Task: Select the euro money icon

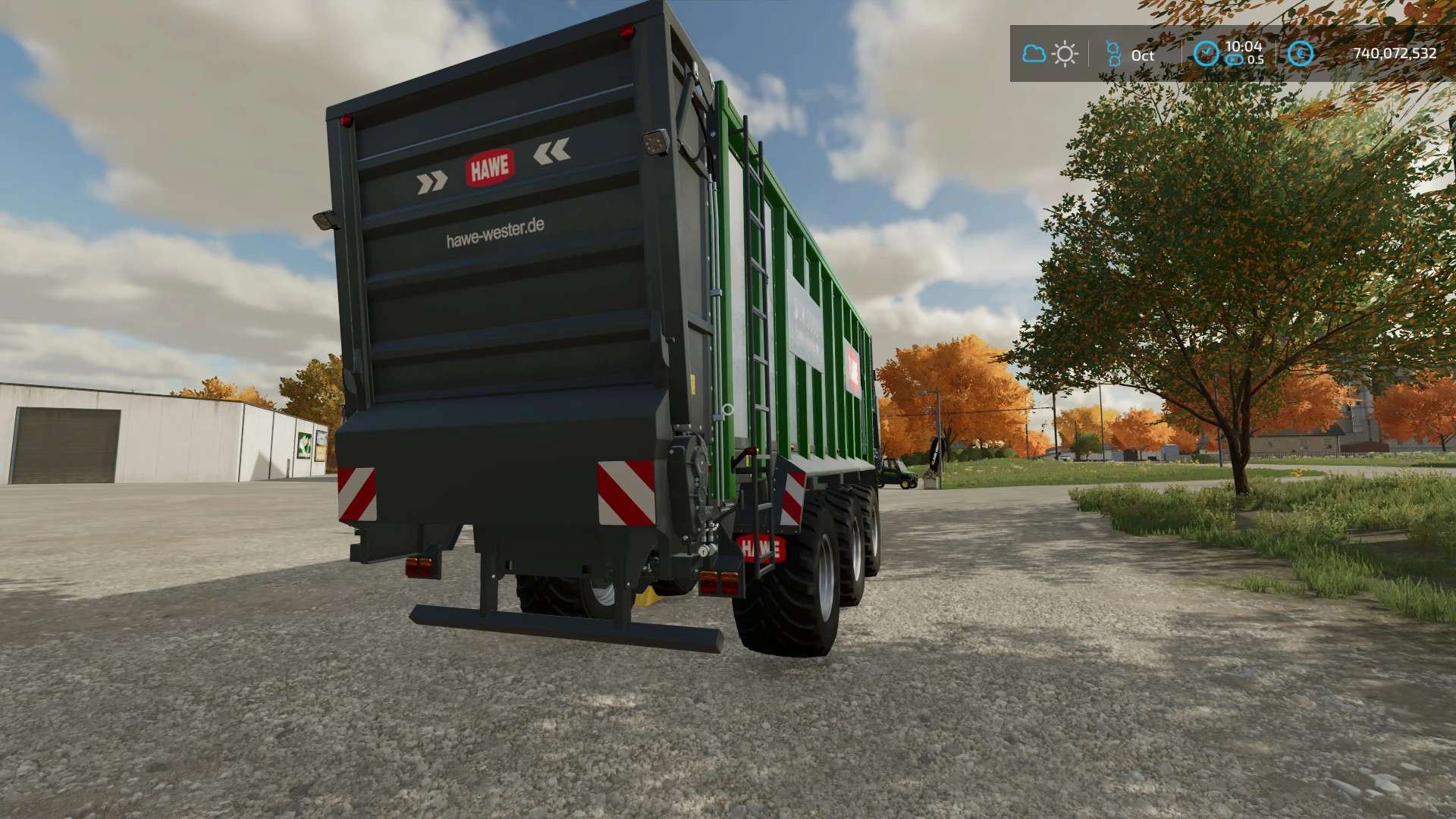Action: (1301, 53)
